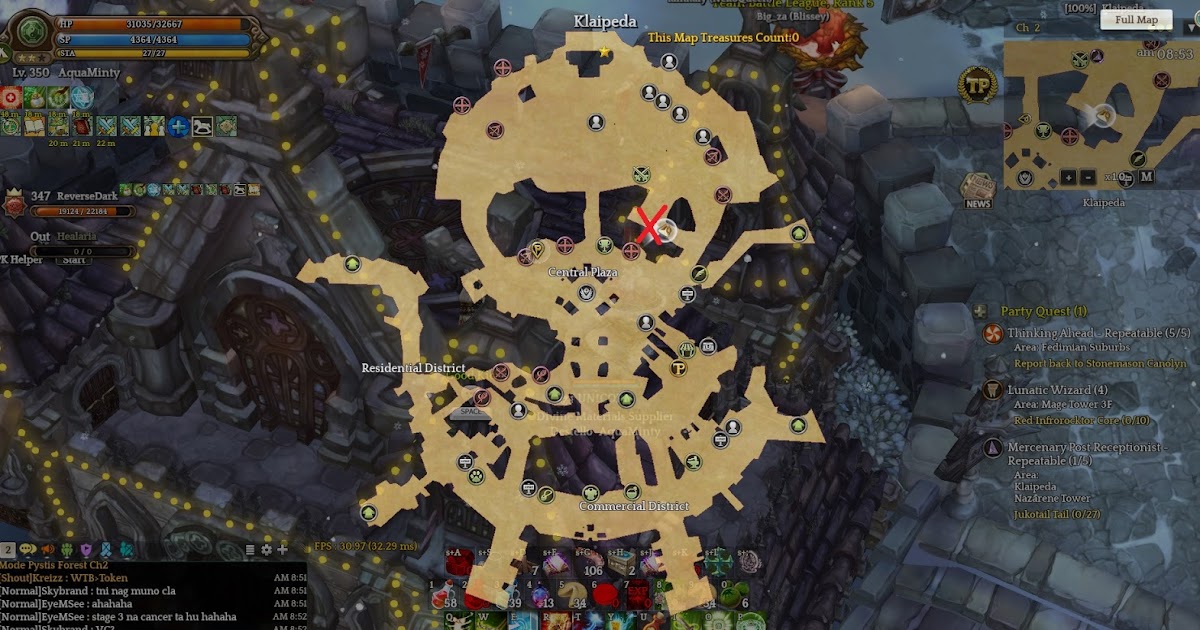Open the TP shop laurel icon
The width and height of the screenshot is (1200, 630).
[x=977, y=87]
